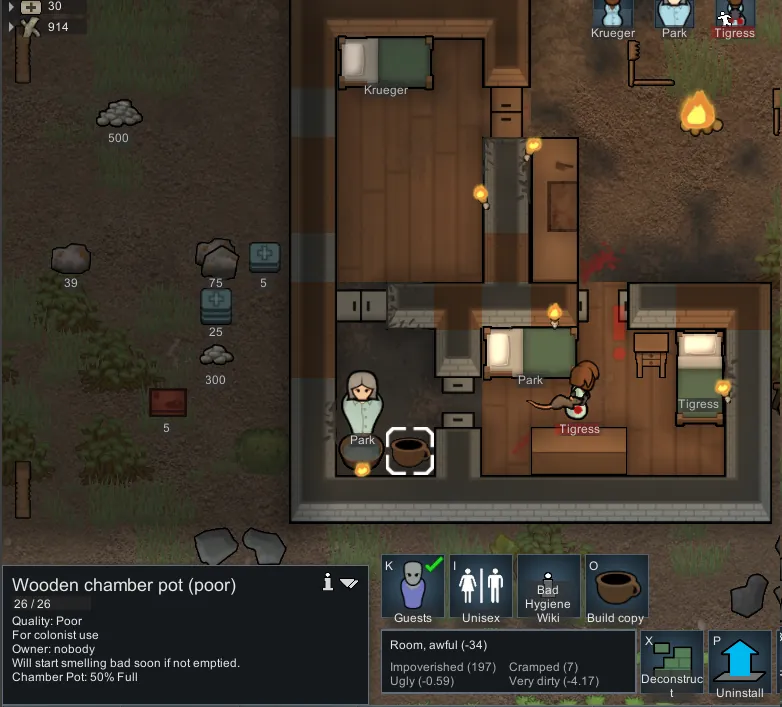Select Park's portrait in colonist bar

(674, 15)
